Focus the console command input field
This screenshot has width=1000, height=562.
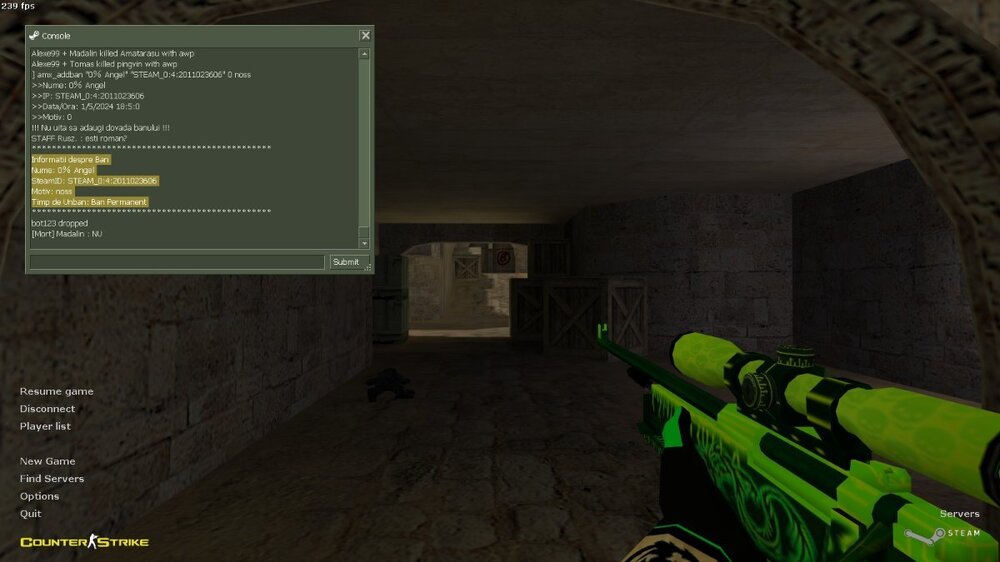tap(177, 262)
